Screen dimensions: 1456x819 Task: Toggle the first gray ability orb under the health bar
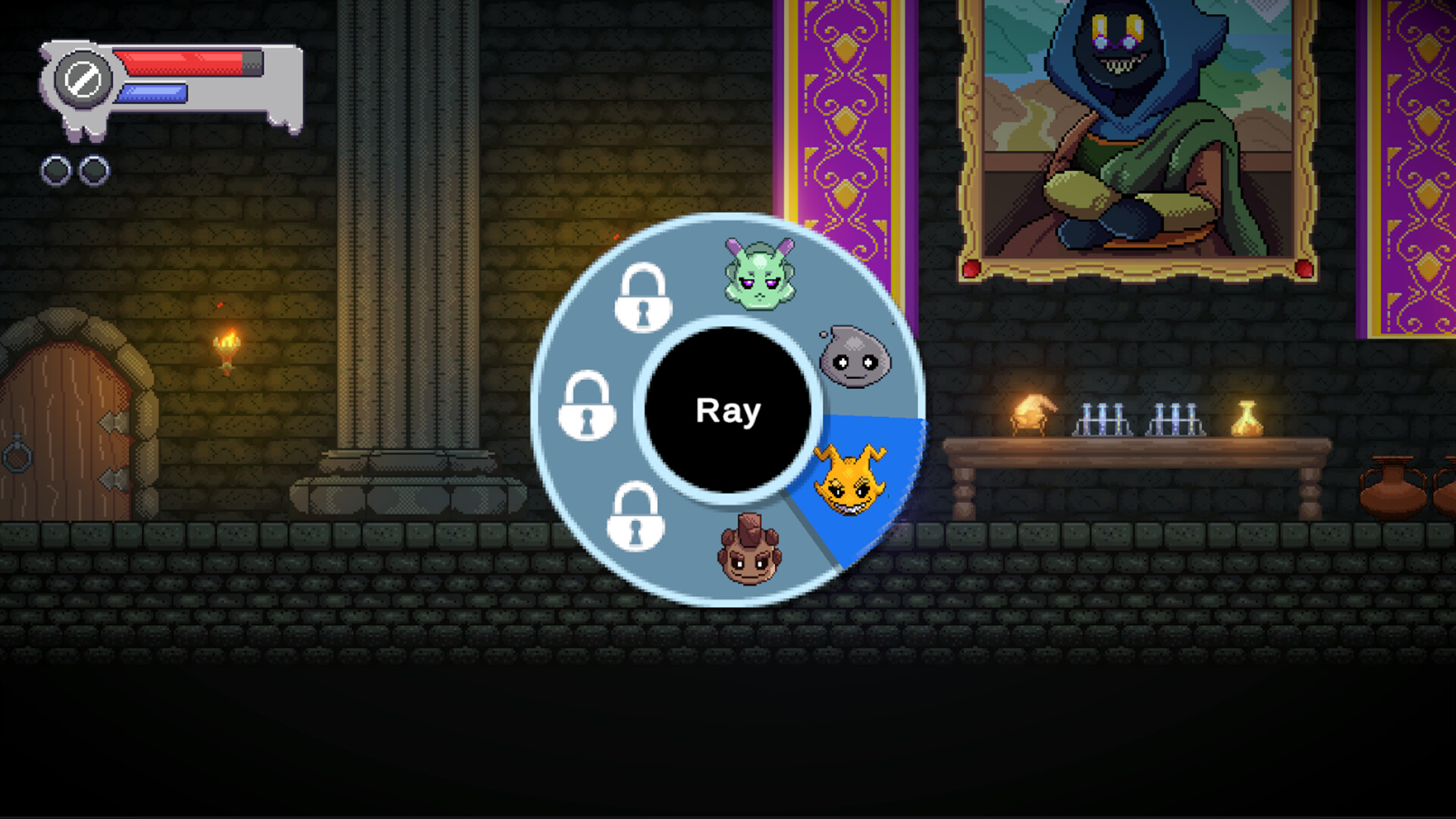point(56,168)
